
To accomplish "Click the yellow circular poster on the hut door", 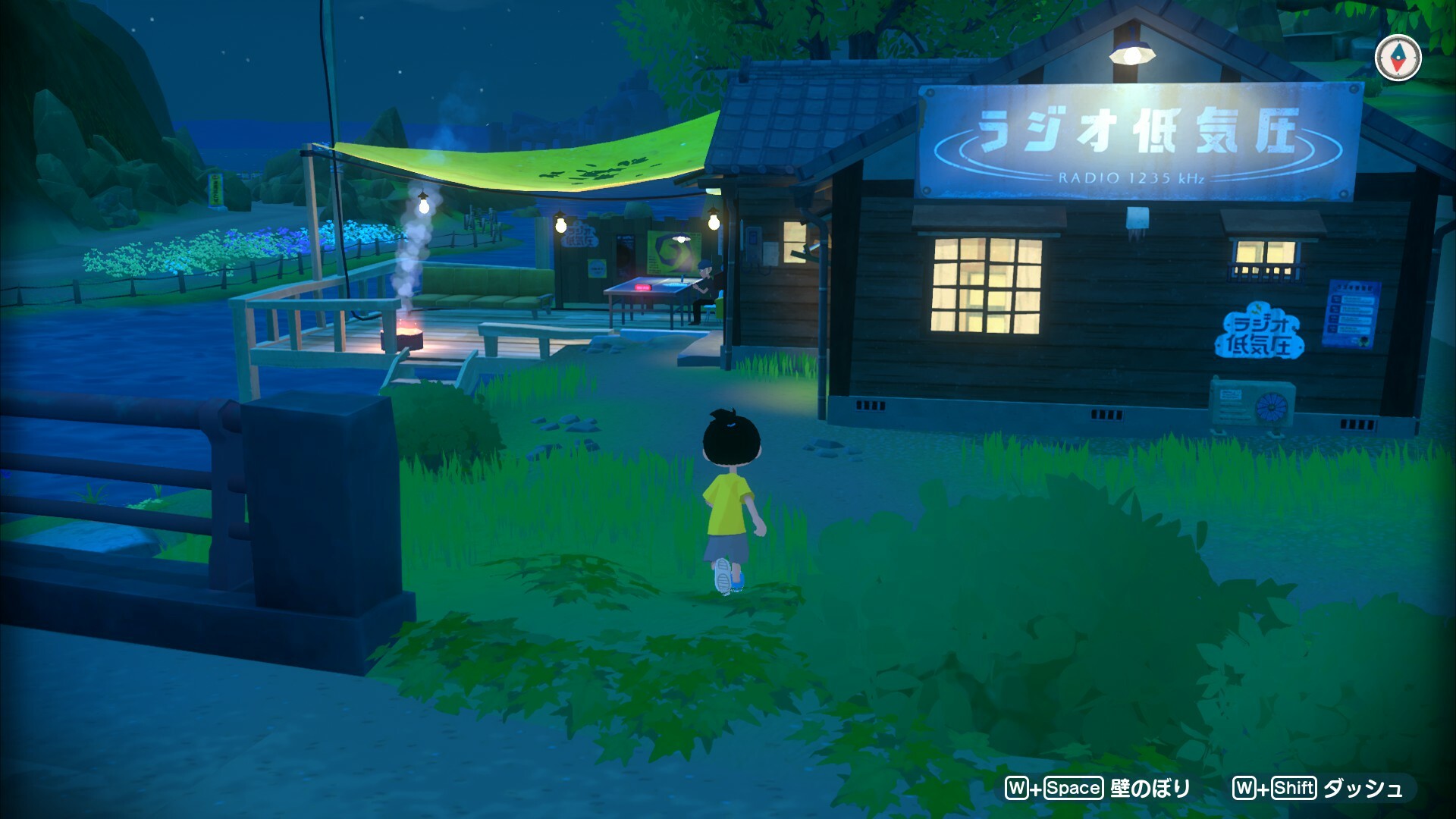I will (x=596, y=268).
